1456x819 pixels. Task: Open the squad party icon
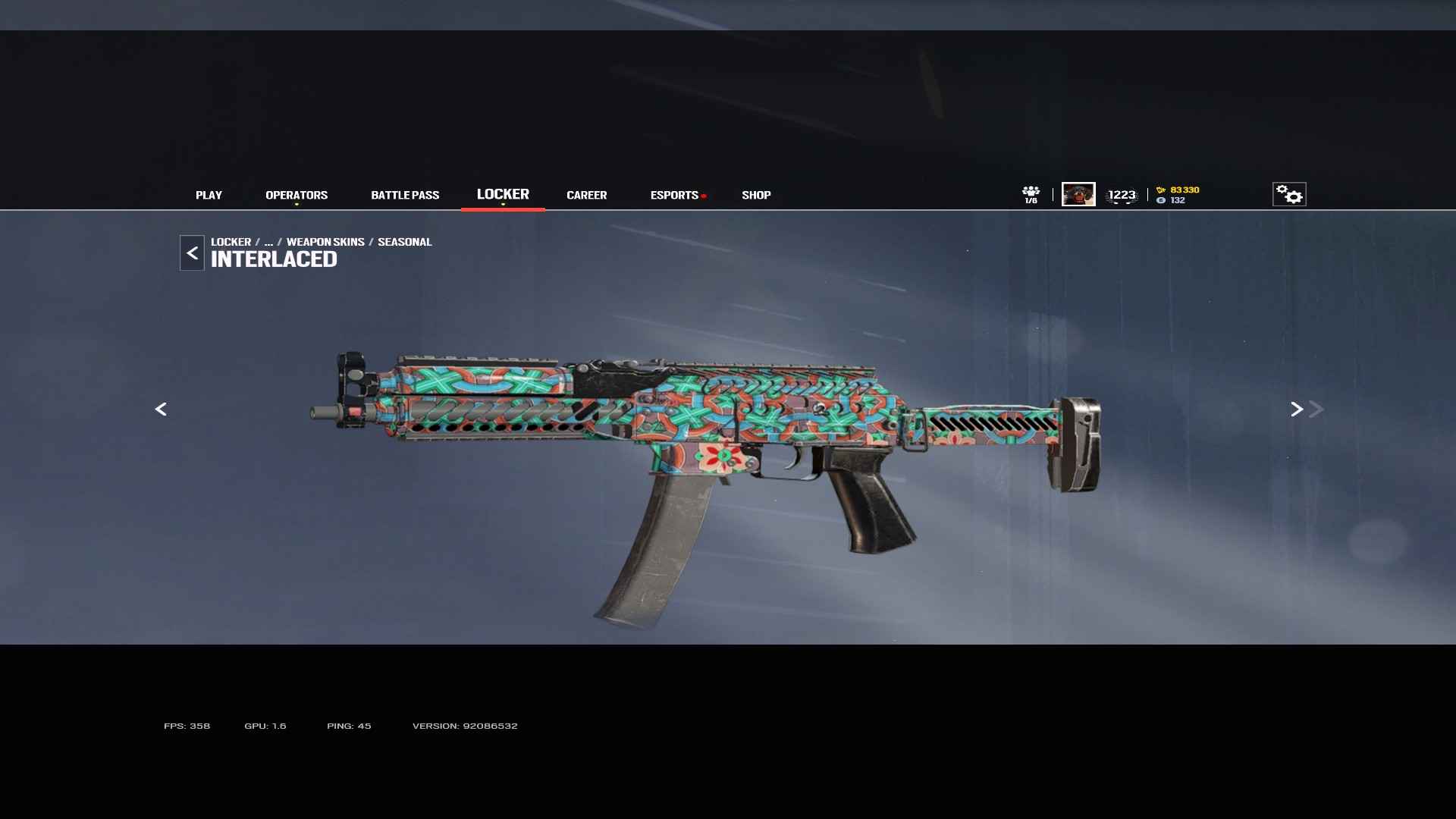tap(1031, 194)
